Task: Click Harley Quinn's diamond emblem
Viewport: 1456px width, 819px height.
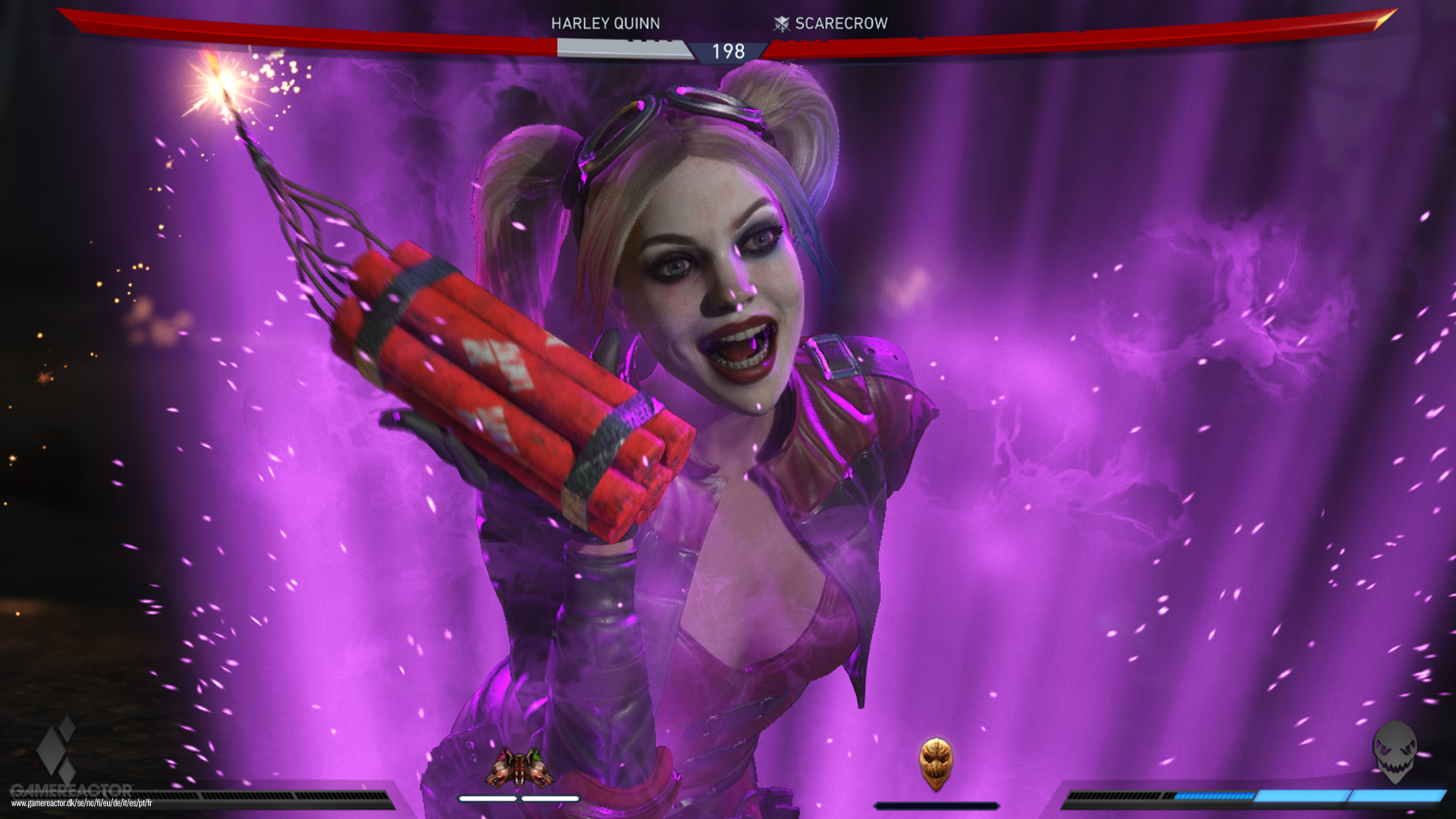Action: click(58, 747)
